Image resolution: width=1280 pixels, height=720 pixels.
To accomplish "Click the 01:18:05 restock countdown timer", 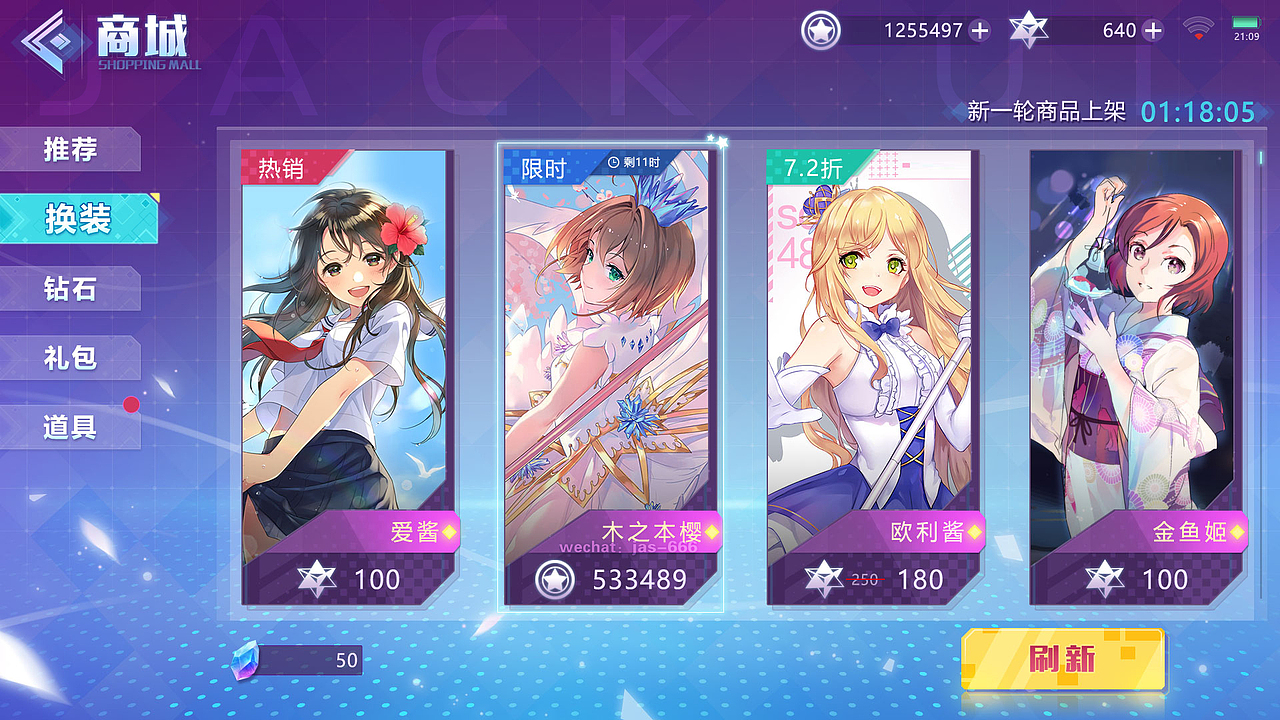I will (1195, 111).
